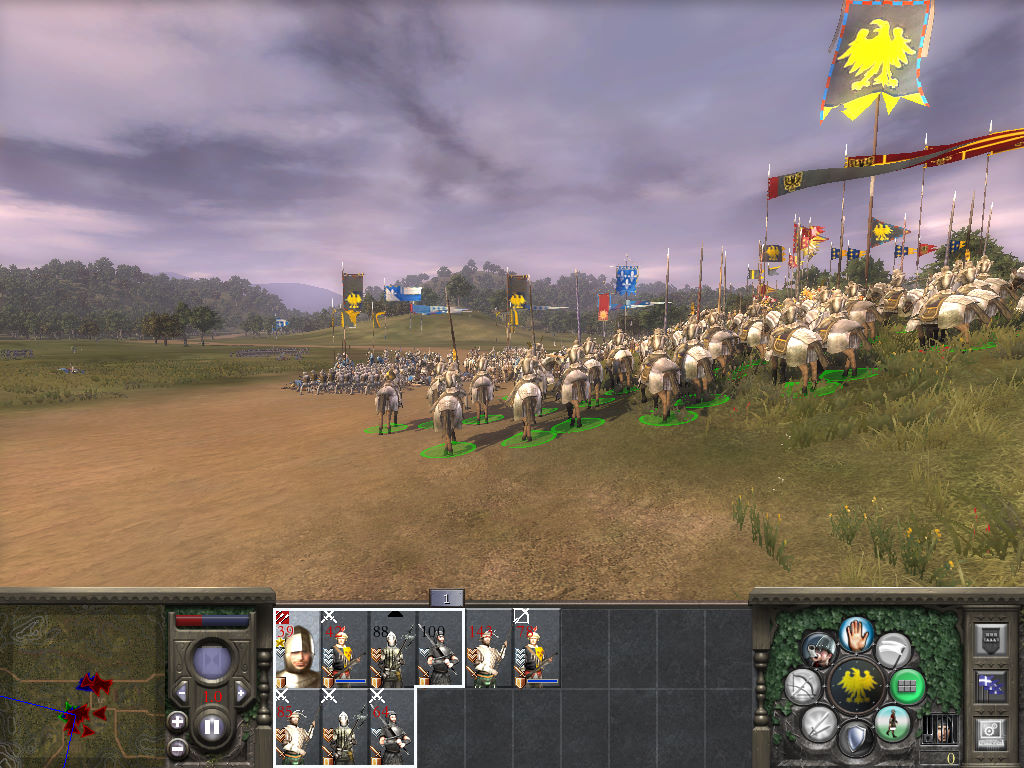Select the halberd unit card showing 88
The width and height of the screenshot is (1024, 768).
click(x=392, y=648)
